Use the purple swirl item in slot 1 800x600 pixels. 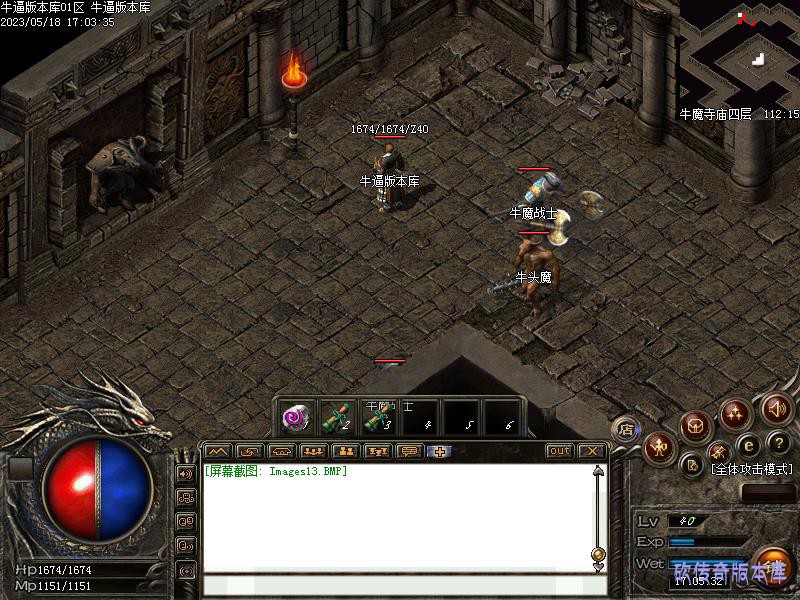tap(295, 416)
